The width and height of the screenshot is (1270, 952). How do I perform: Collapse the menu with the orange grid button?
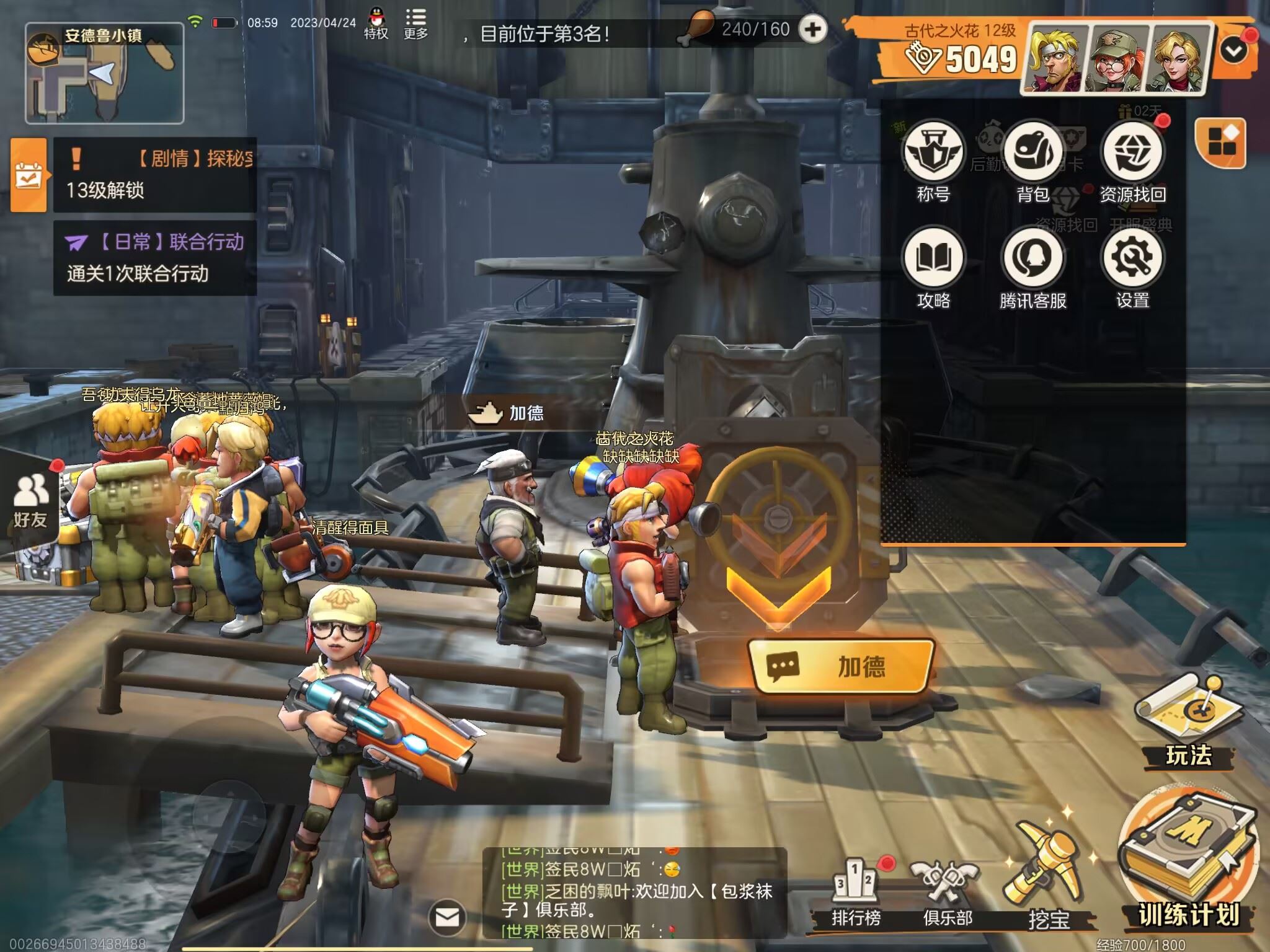coord(1220,141)
